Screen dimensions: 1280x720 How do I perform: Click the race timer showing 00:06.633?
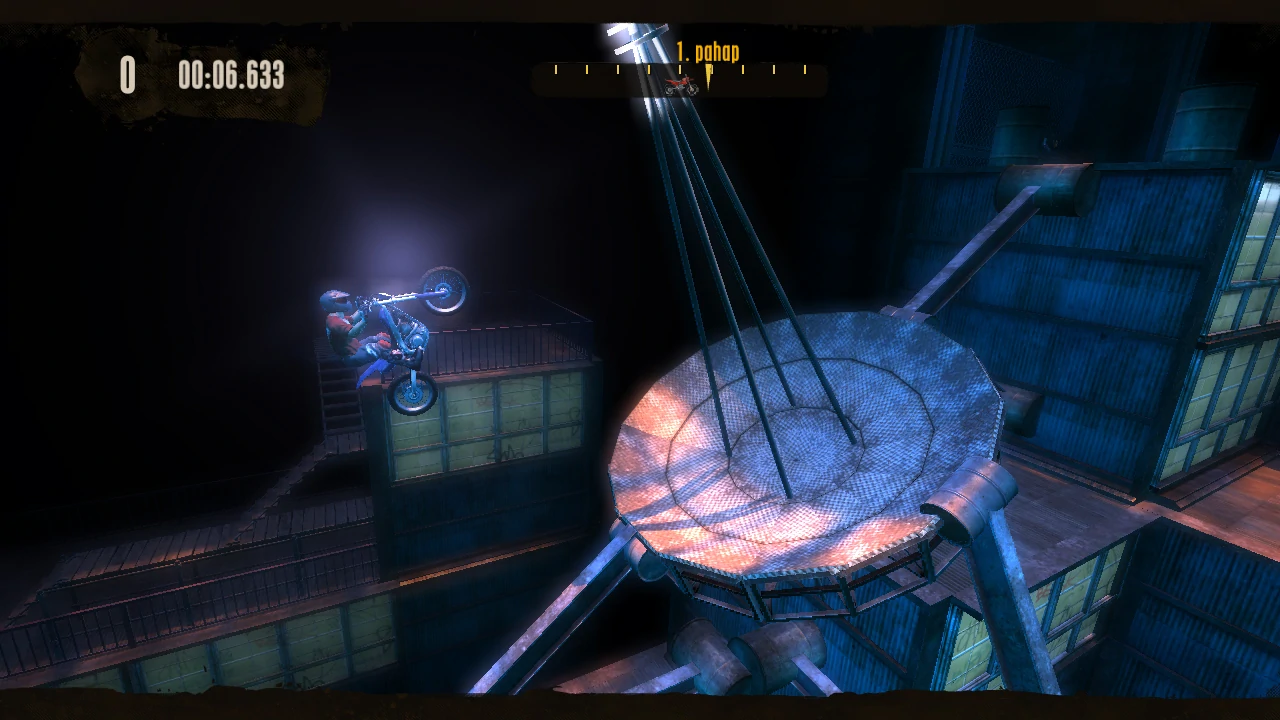(232, 73)
